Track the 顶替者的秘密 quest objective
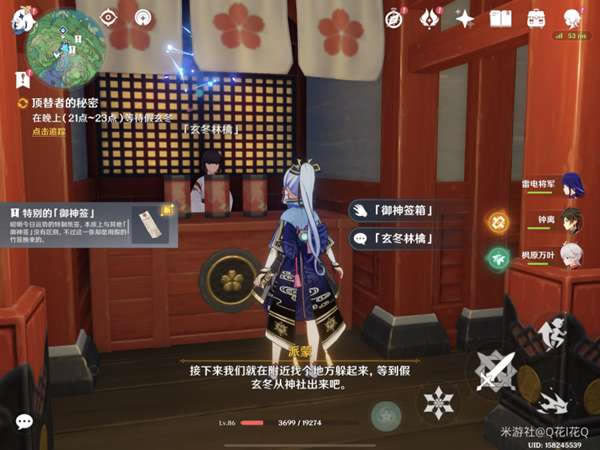600x450 pixels. (x=42, y=131)
